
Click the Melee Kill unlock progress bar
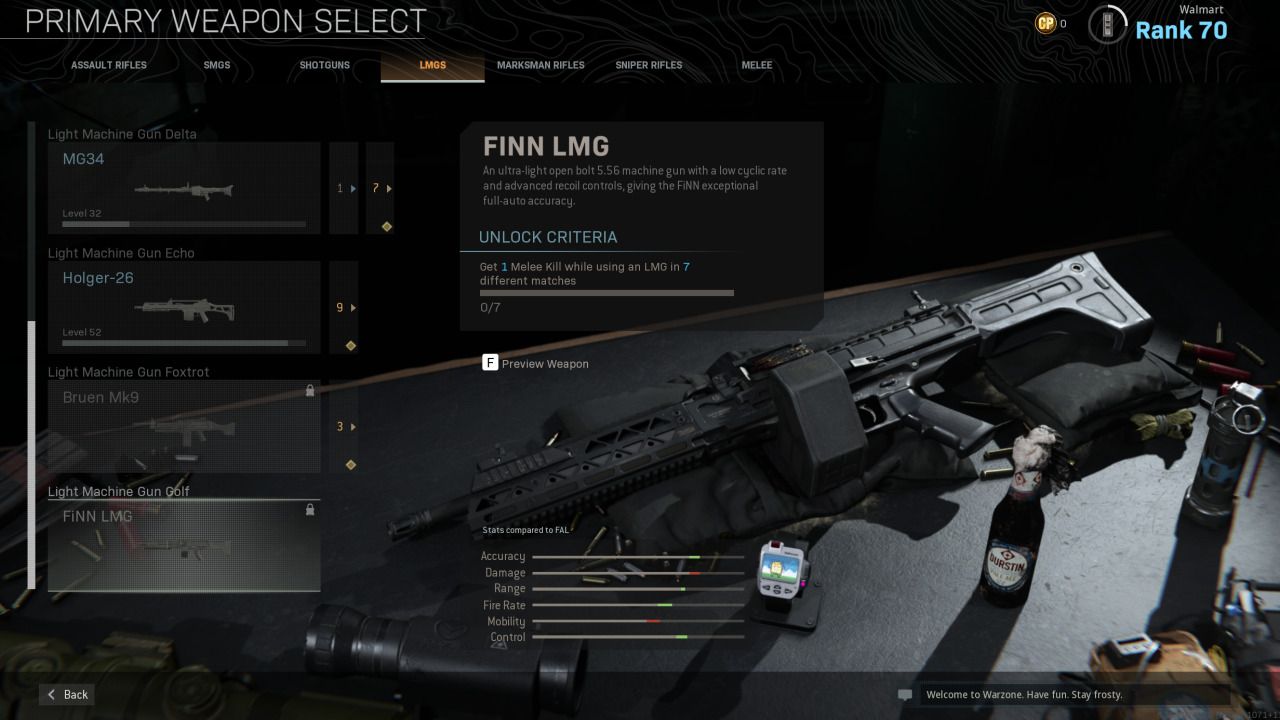(x=606, y=292)
